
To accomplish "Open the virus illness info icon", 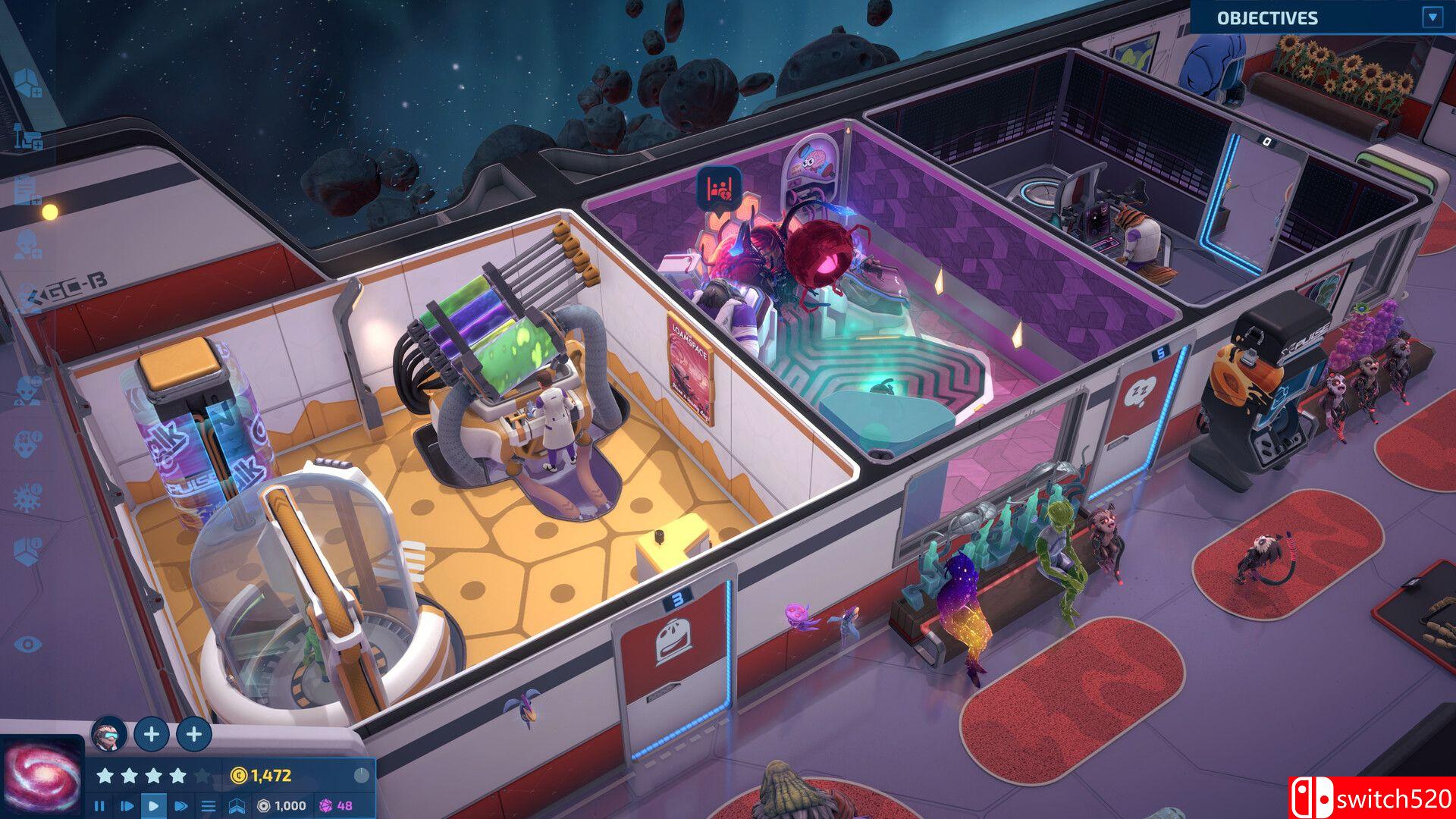I will (x=28, y=497).
